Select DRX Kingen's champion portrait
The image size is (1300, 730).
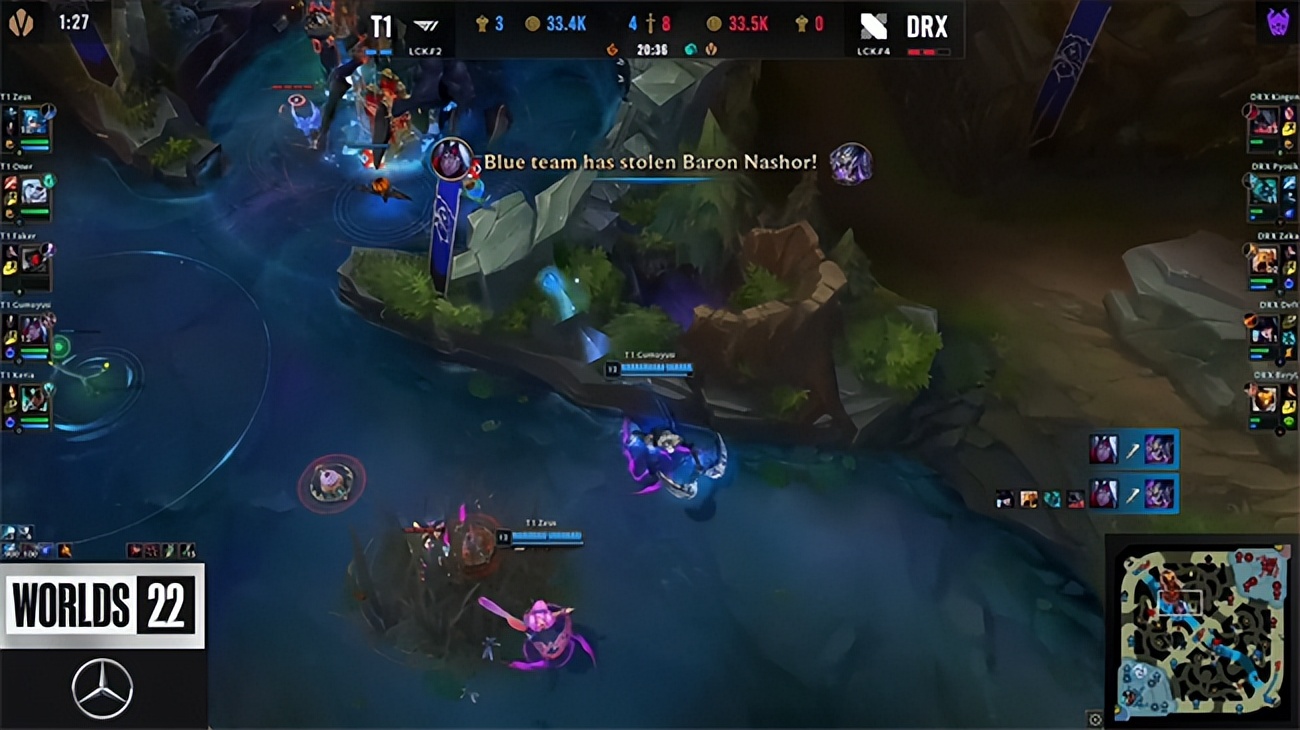(1264, 122)
